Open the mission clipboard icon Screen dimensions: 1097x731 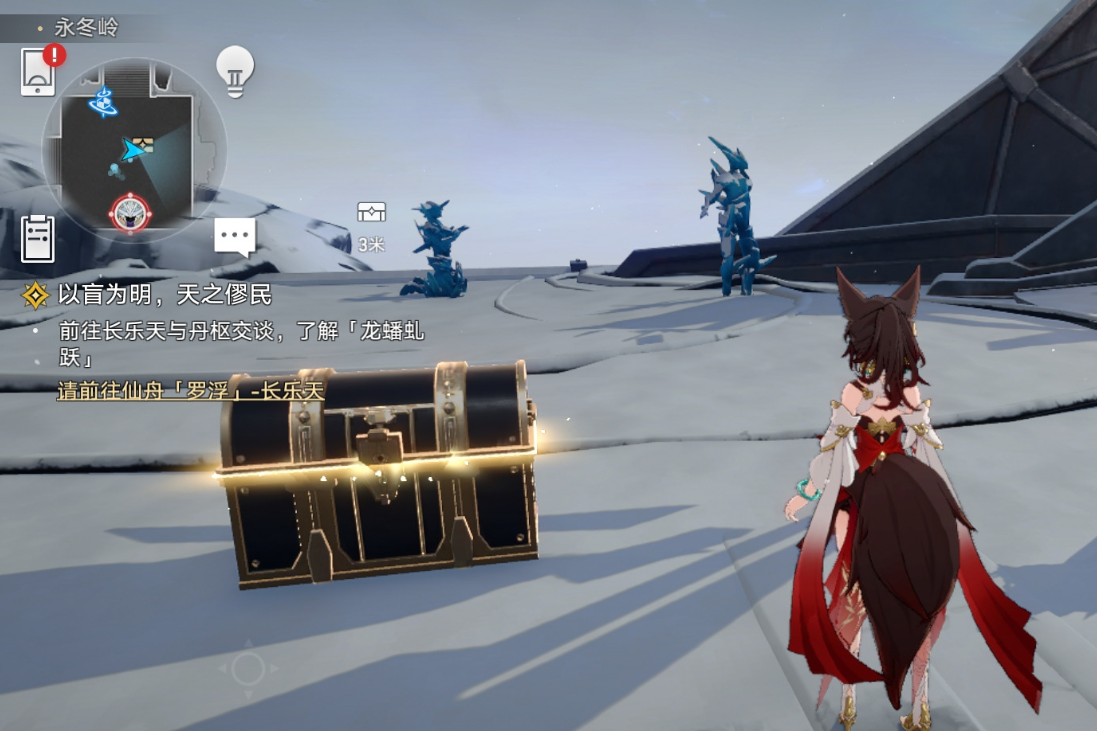click(x=38, y=239)
